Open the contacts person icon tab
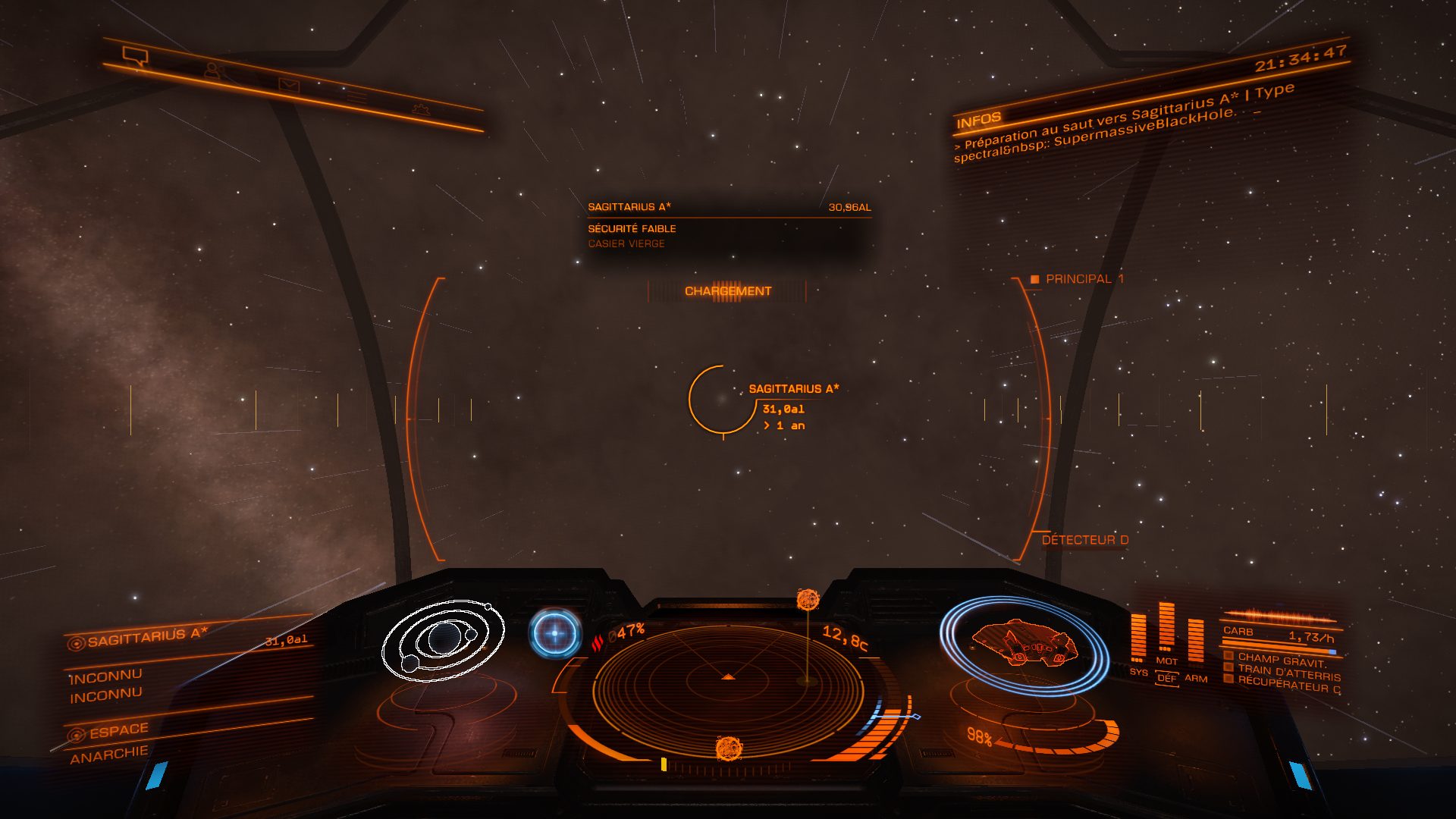The image size is (1456, 819). (212, 71)
